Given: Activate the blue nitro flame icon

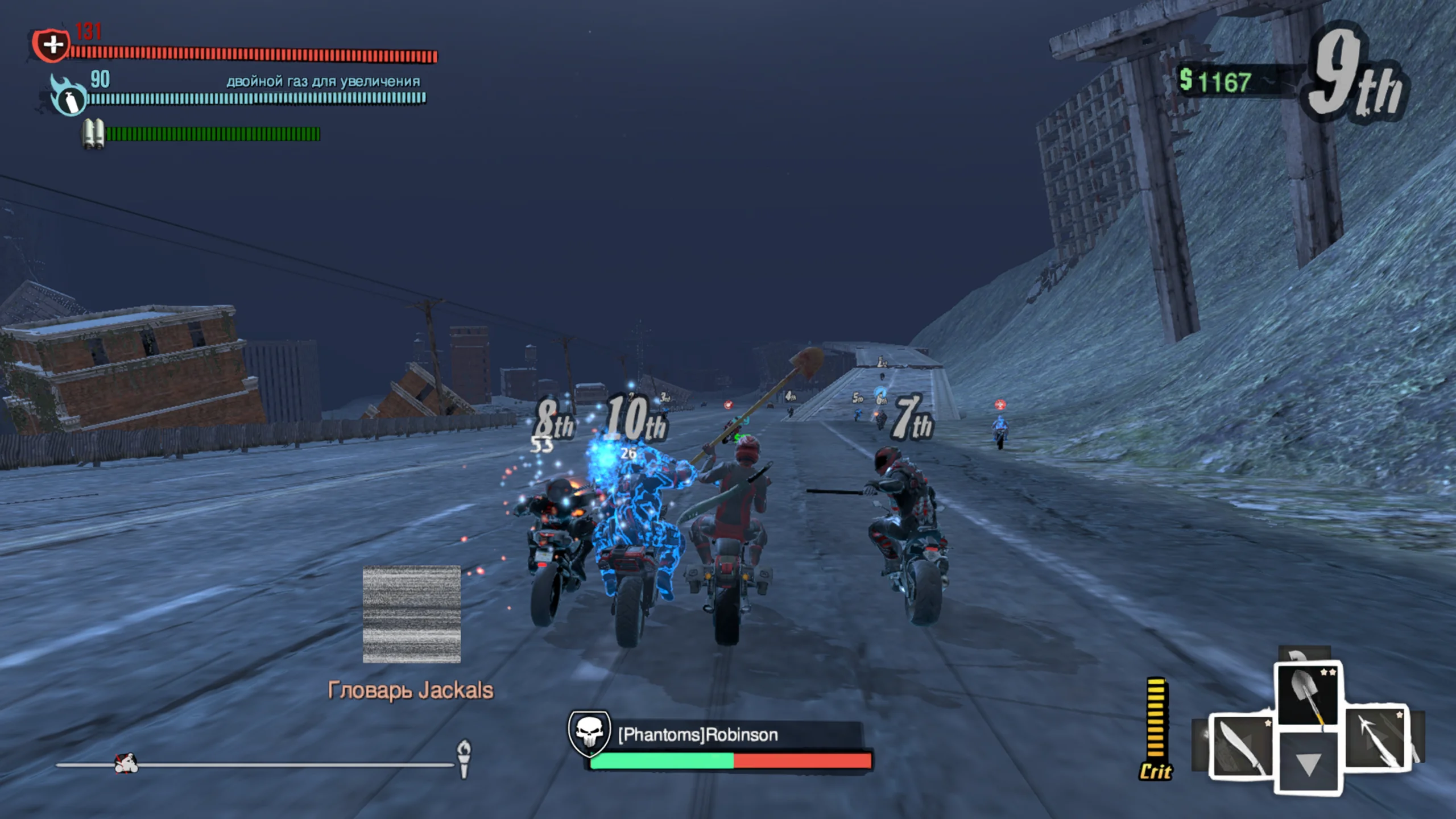Looking at the screenshot, I should click(68, 98).
